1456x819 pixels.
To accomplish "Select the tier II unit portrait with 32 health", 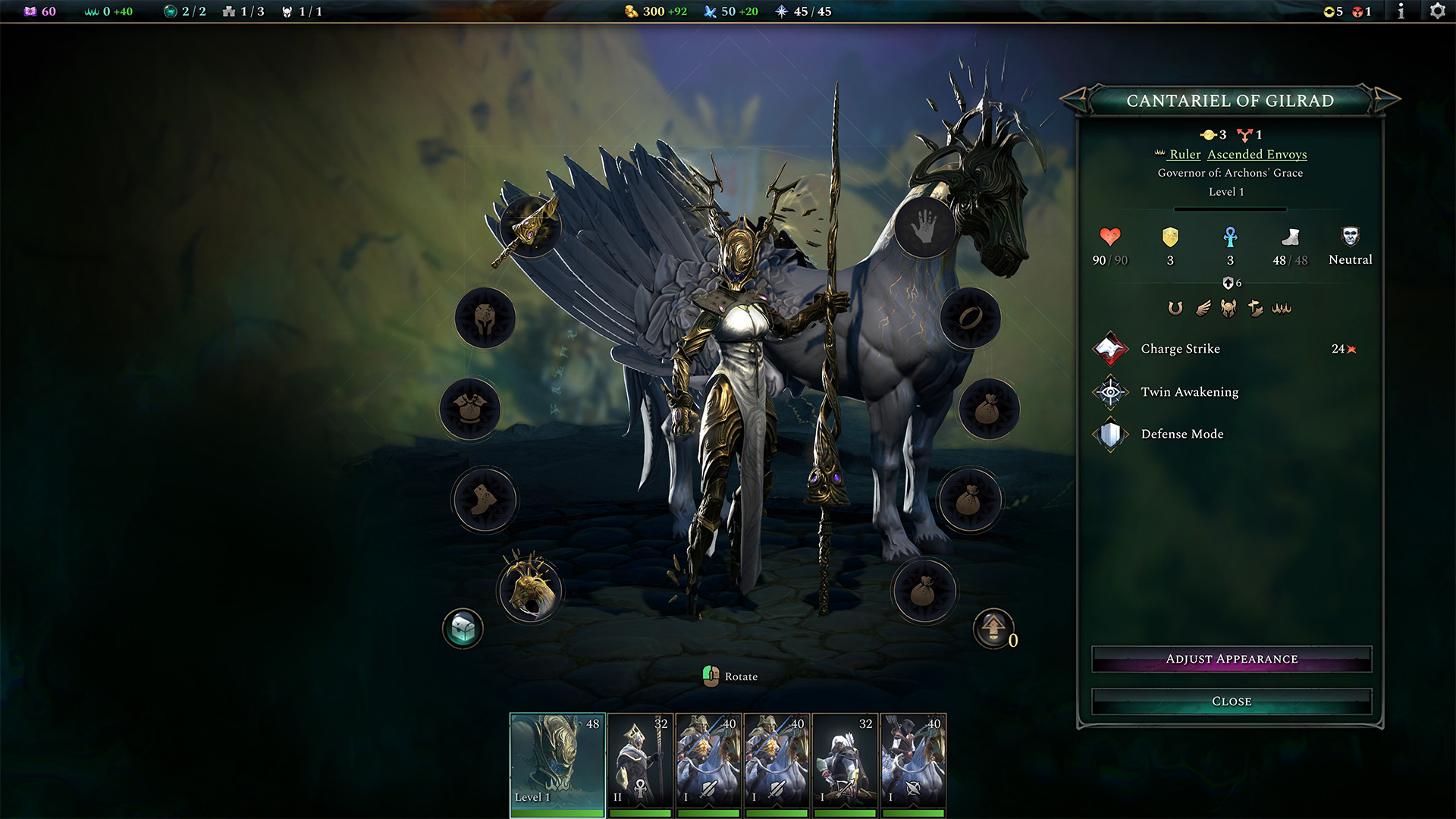I will pyautogui.click(x=639, y=758).
